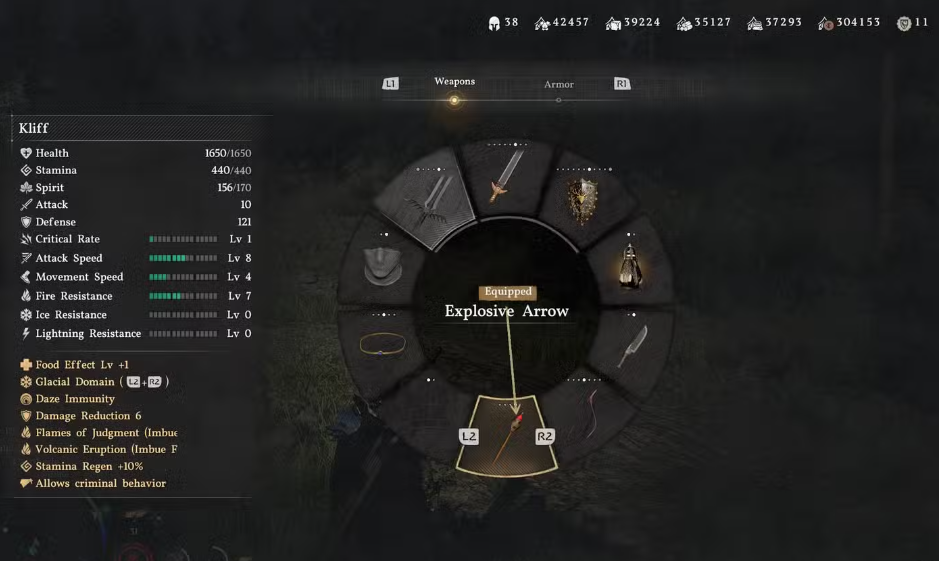The width and height of the screenshot is (939, 561).
Task: Select the golden ring slot
Action: click(381, 345)
